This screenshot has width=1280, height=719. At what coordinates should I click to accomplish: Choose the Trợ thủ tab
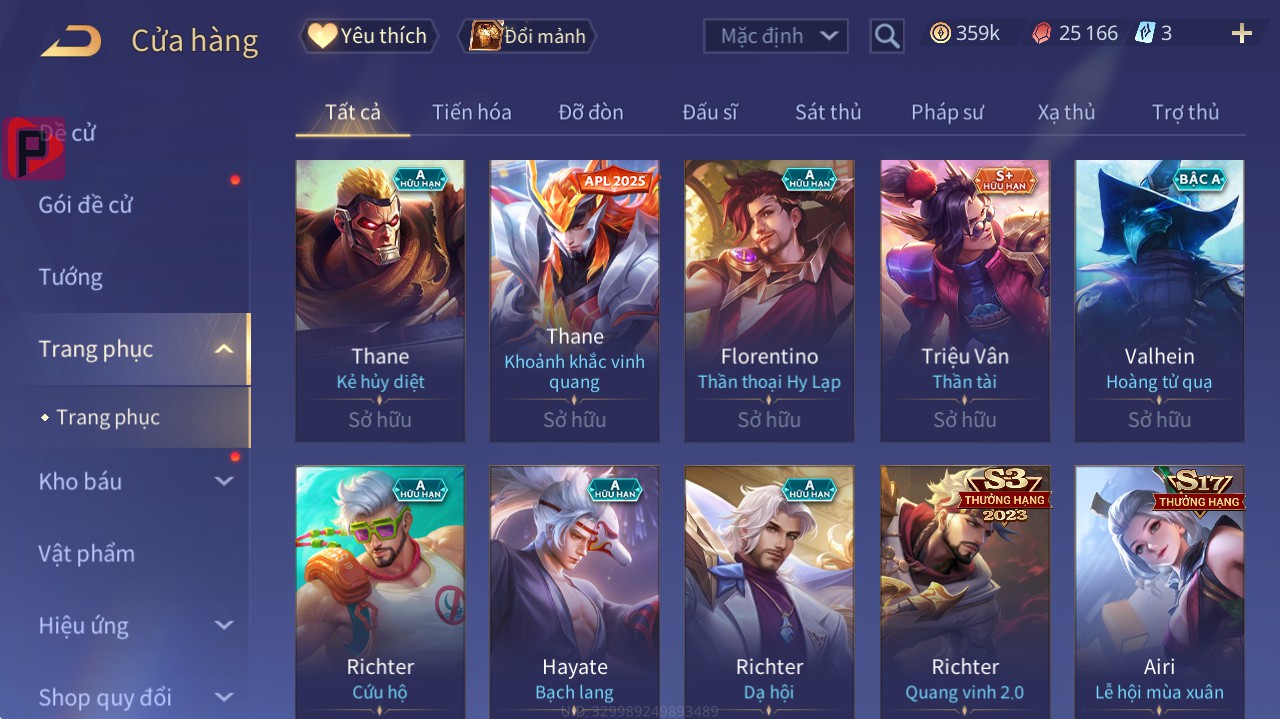1185,112
